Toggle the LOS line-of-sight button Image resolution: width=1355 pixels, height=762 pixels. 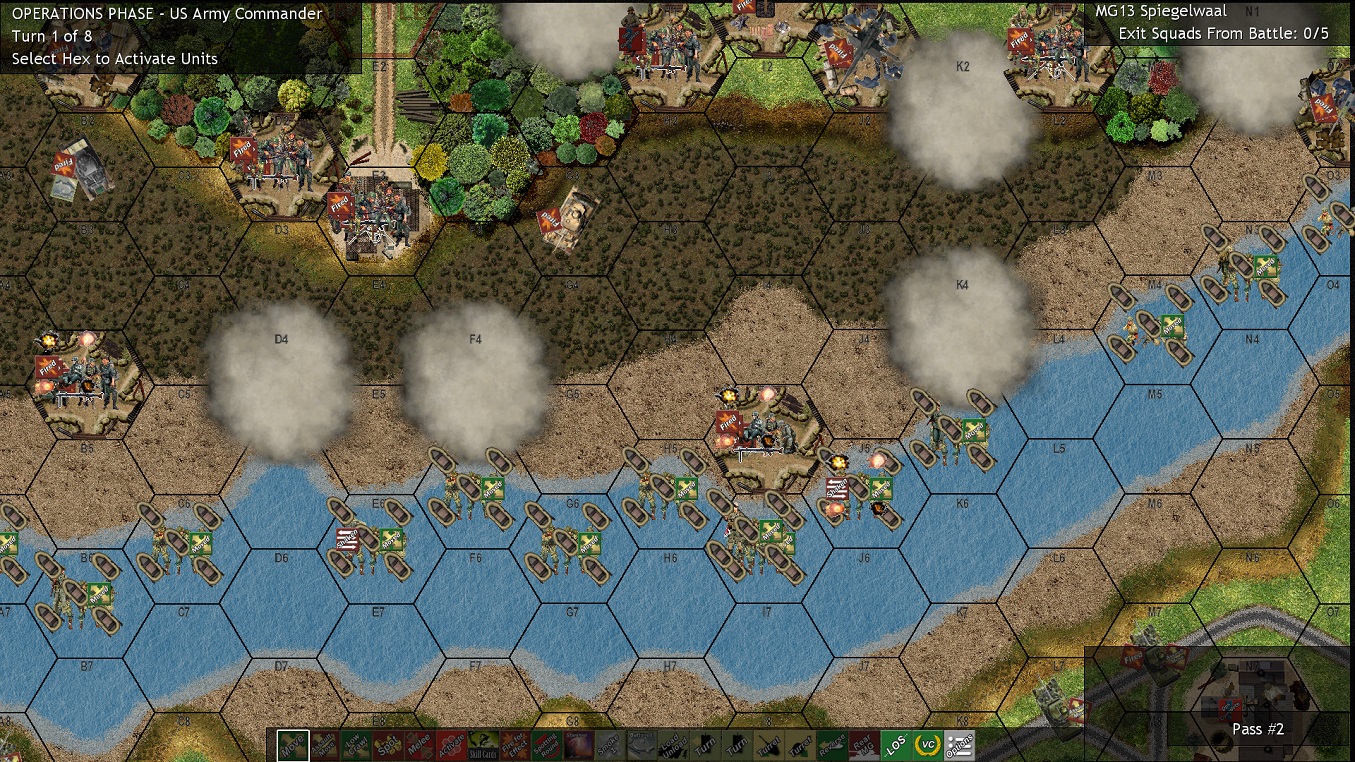[x=896, y=745]
